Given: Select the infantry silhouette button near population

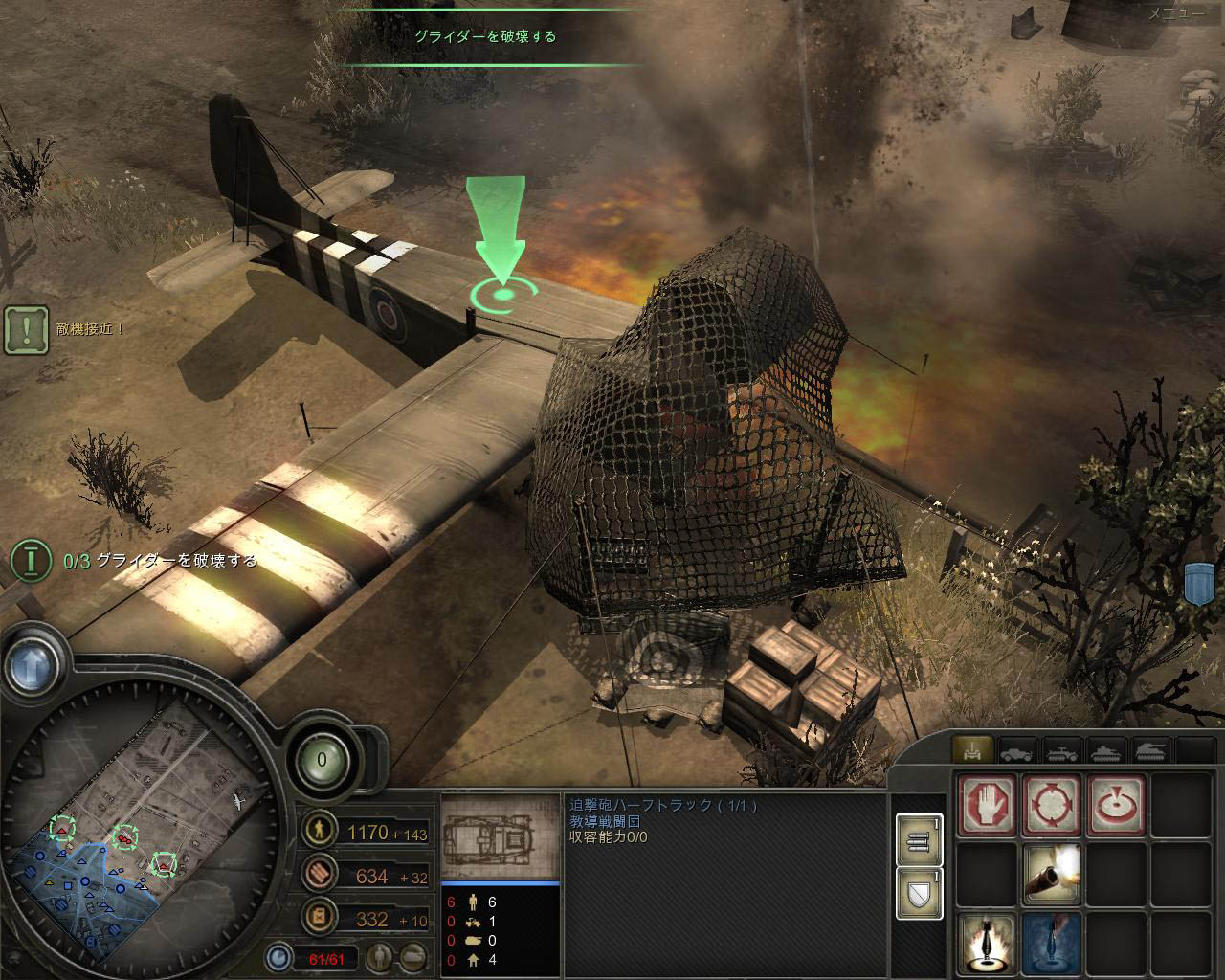Looking at the screenshot, I should coord(381,955).
